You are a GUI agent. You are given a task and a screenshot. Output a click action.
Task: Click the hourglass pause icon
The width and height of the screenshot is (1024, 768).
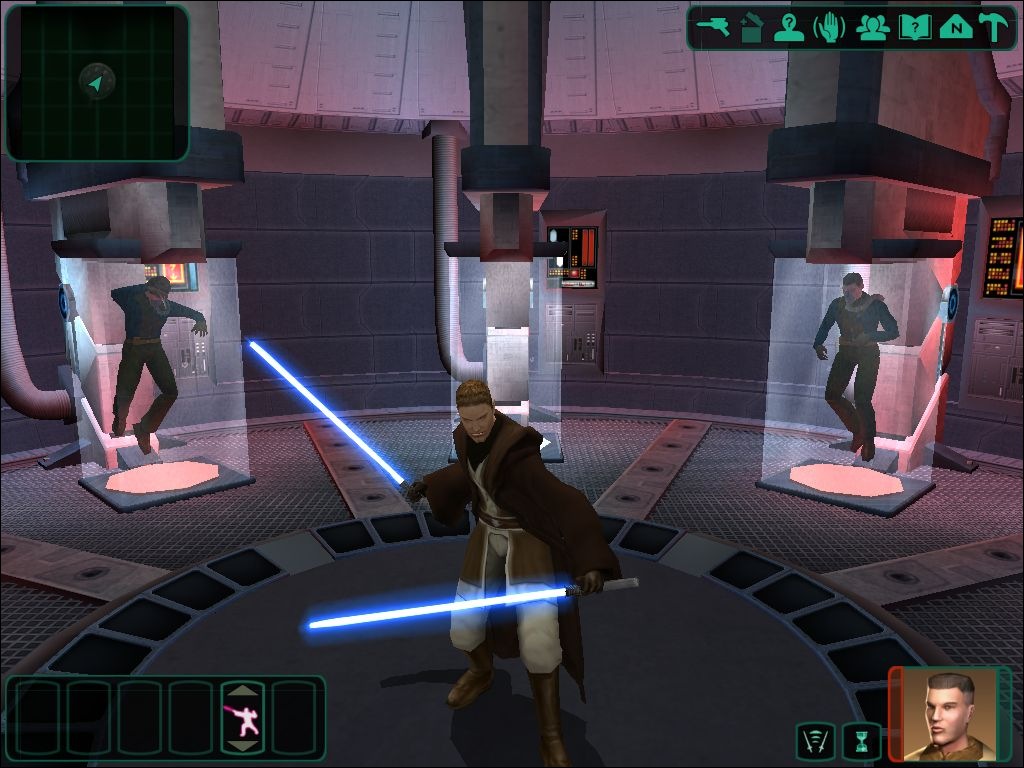pyautogui.click(x=861, y=741)
